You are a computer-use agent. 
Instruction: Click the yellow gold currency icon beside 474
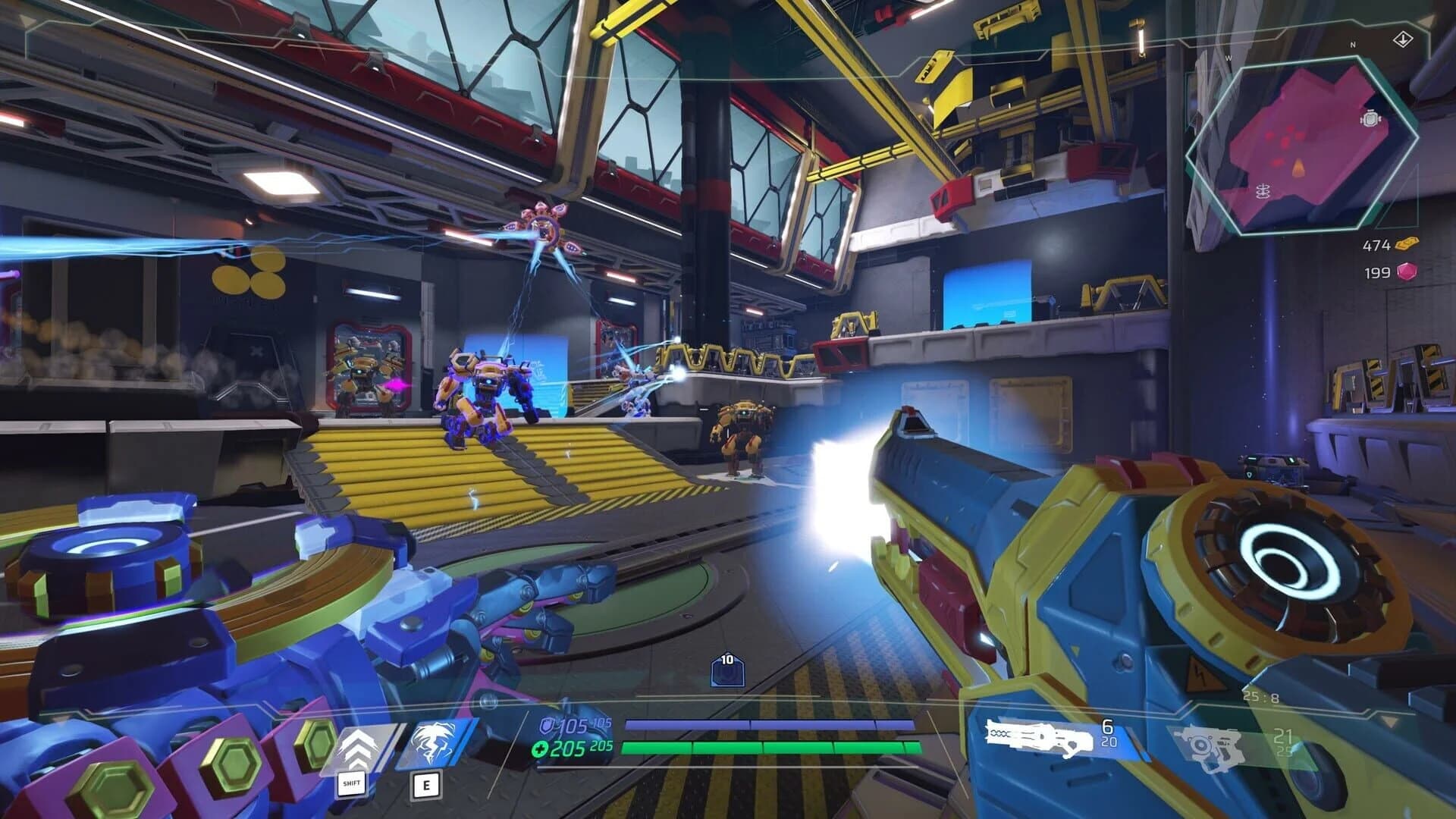(1408, 245)
